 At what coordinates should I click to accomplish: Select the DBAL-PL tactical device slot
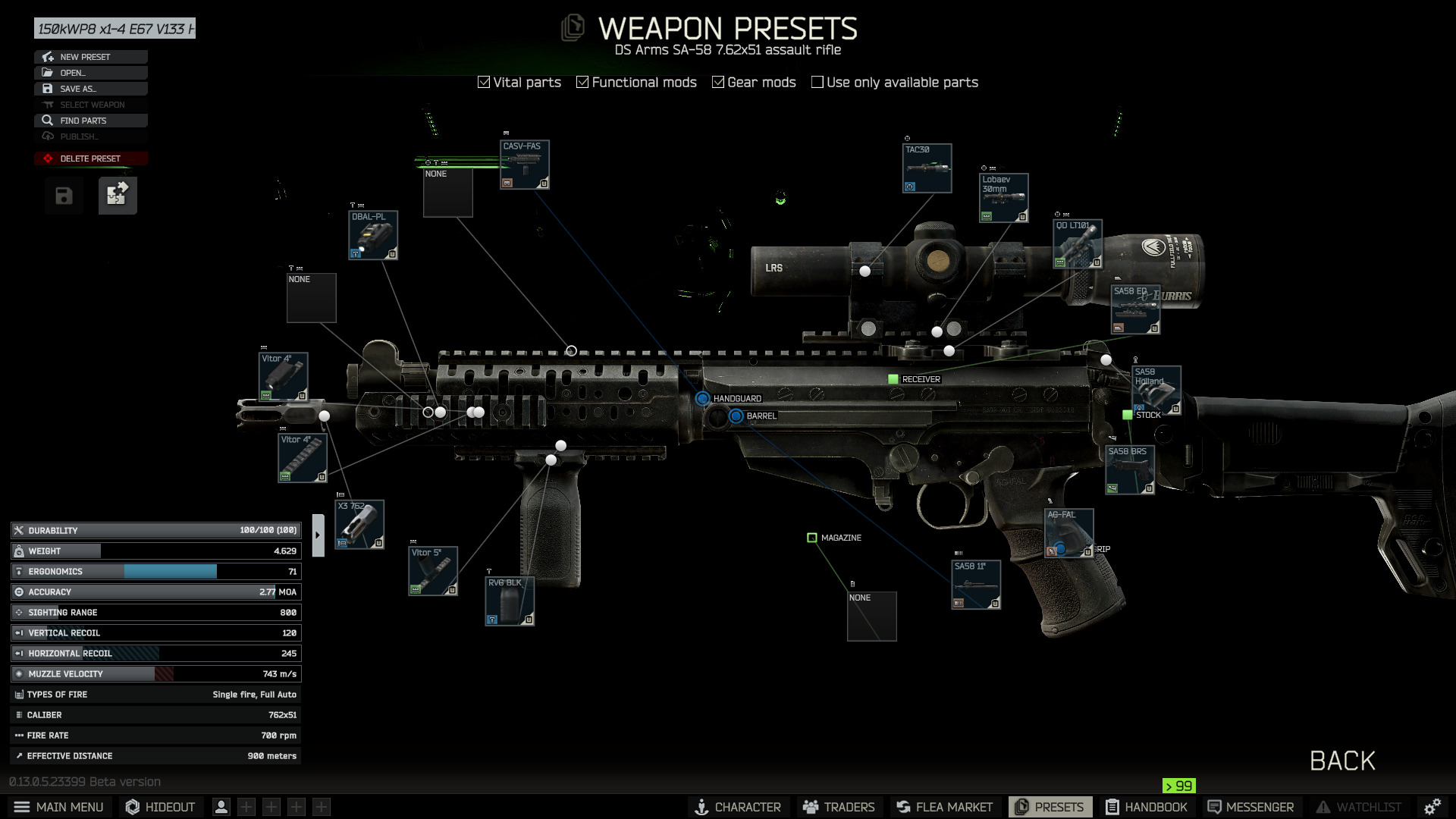tap(372, 235)
